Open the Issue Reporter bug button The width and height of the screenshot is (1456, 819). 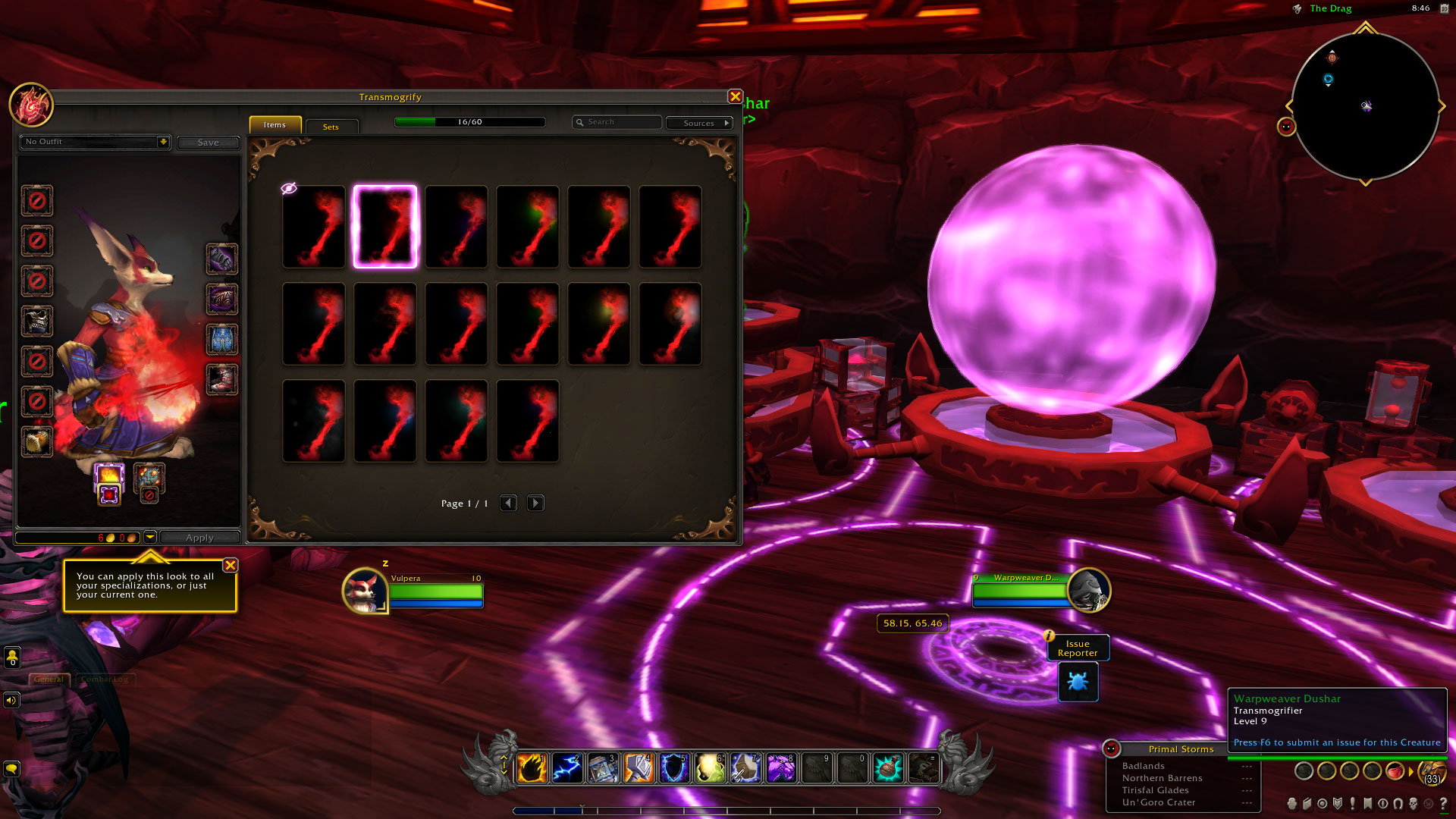[x=1078, y=682]
